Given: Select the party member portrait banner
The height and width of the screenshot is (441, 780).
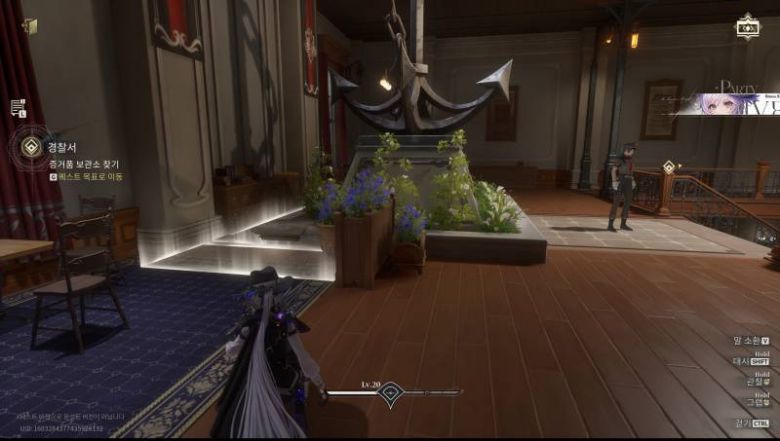Looking at the screenshot, I should (725, 104).
